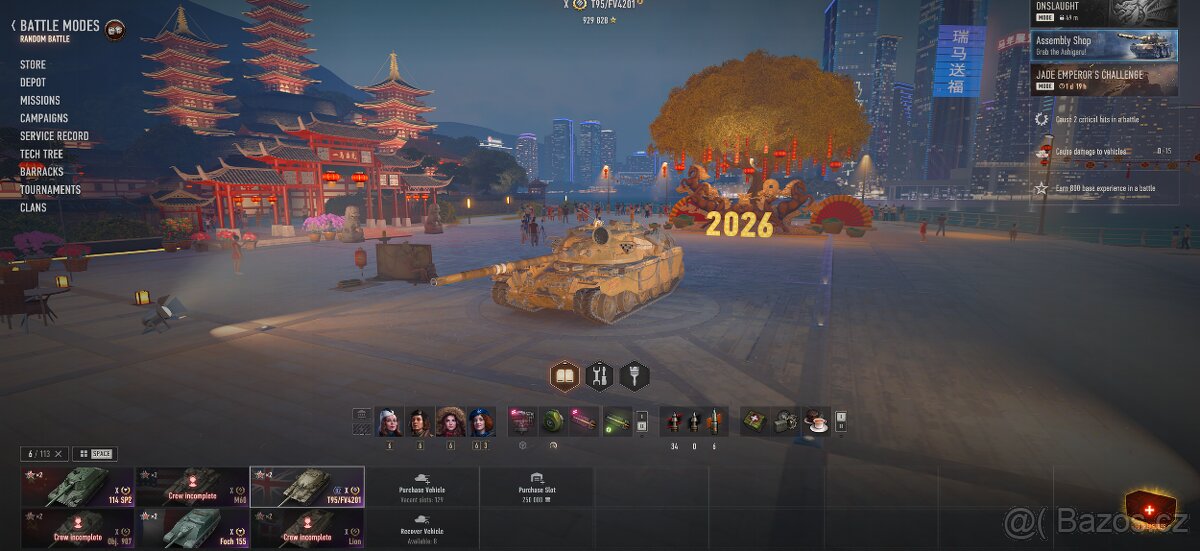Open the Barracks menu
Screen dimensions: 1200x551
click(41, 172)
